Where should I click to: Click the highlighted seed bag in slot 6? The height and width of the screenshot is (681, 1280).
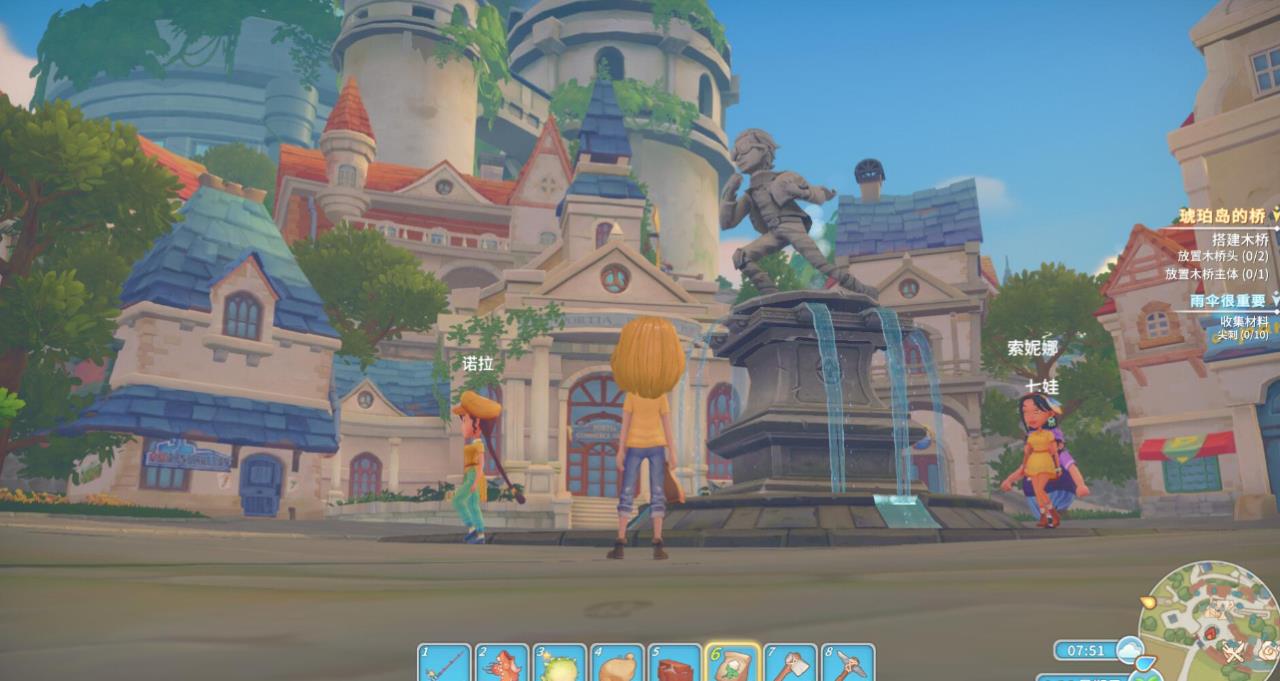coord(733,664)
